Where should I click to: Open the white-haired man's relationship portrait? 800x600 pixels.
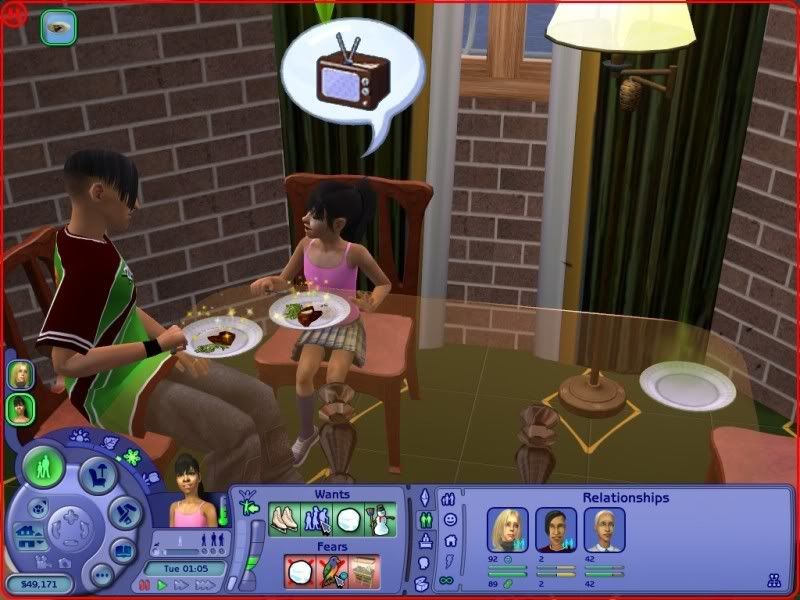coord(605,529)
